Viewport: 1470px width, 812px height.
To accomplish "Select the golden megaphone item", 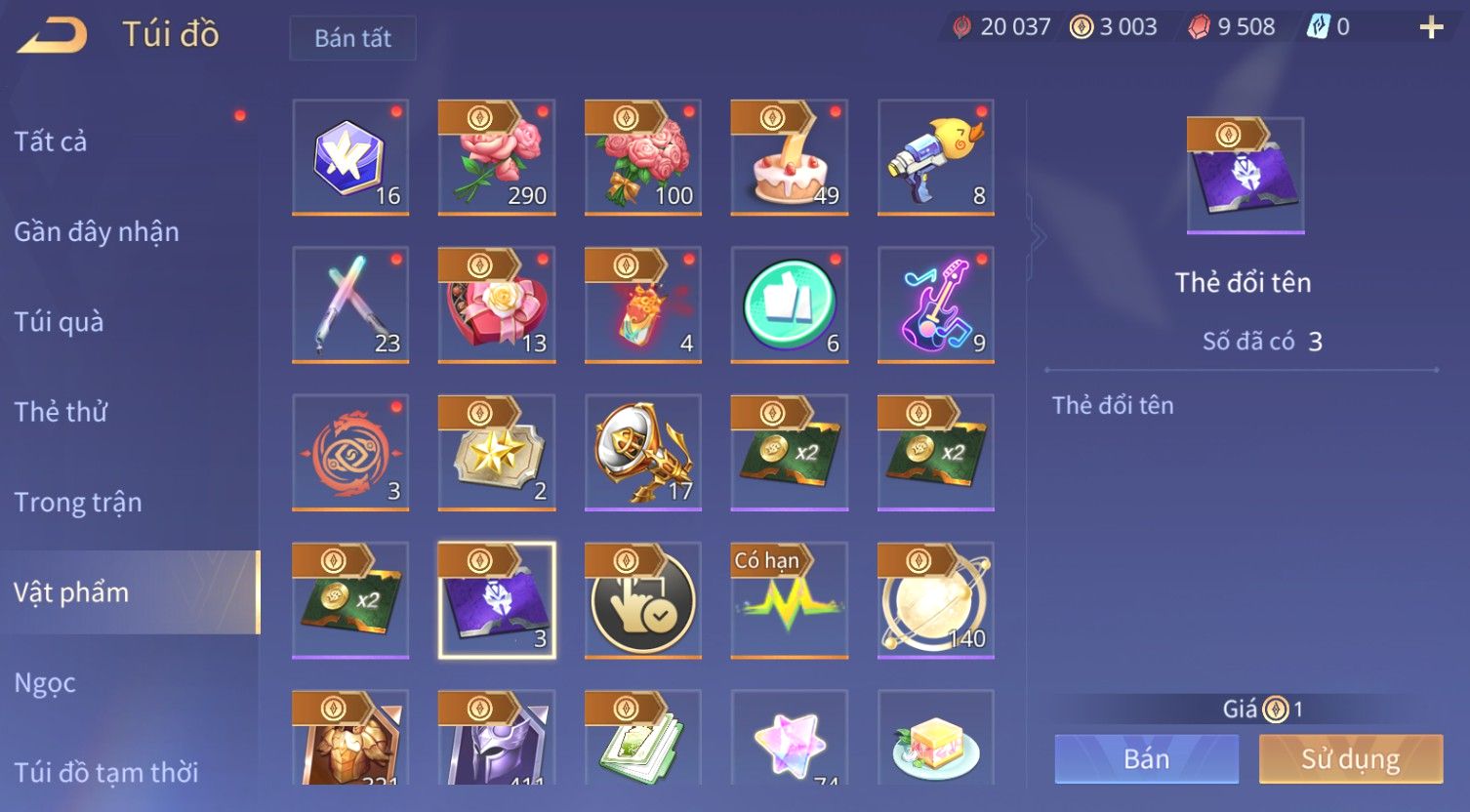I will 642,452.
